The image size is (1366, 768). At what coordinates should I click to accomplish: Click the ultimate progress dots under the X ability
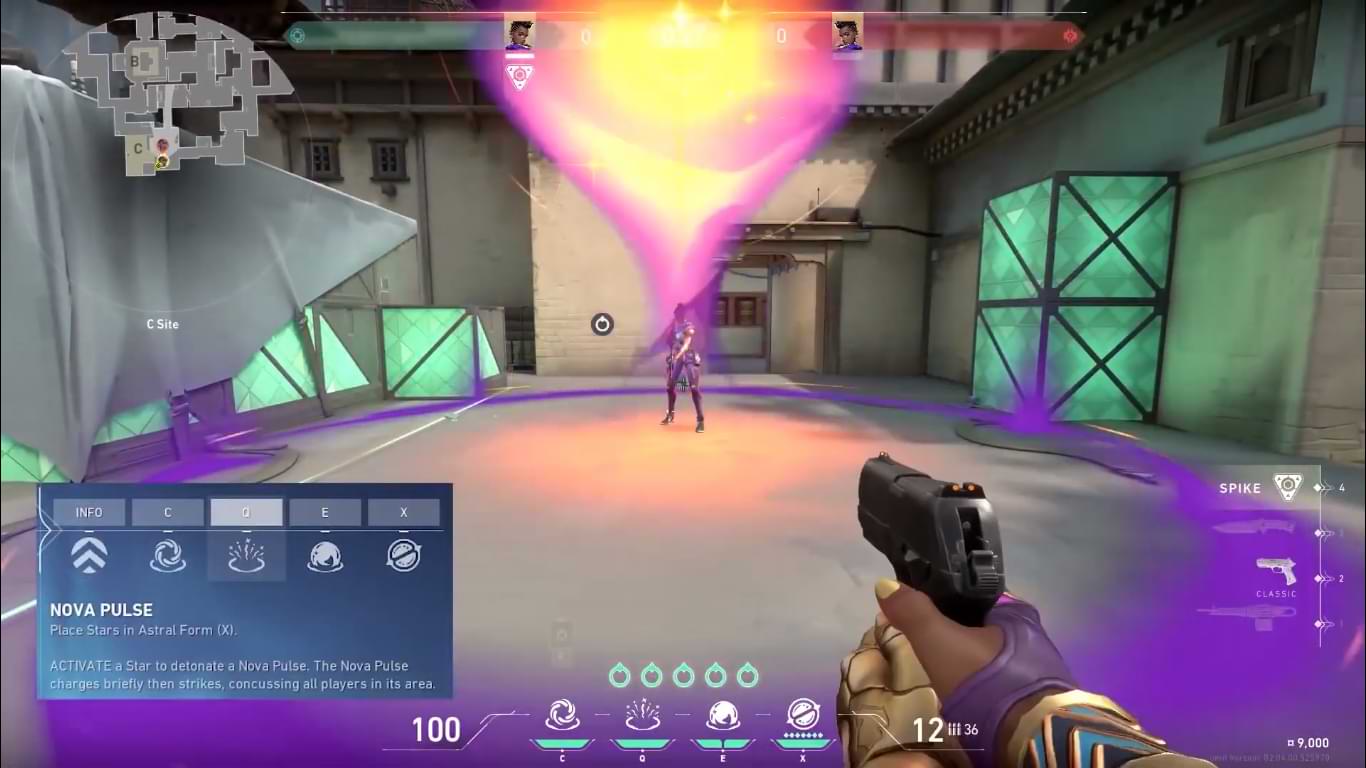[801, 733]
